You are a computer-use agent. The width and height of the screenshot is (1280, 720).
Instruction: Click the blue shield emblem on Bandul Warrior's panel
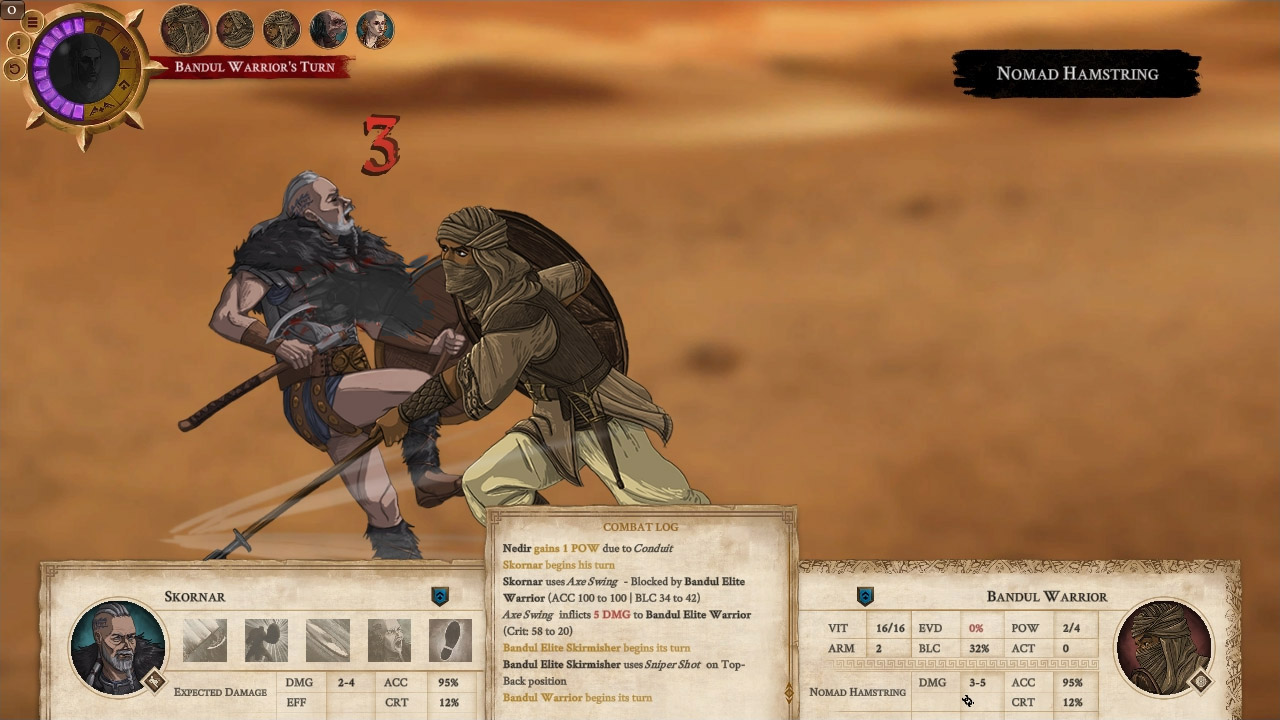(x=865, y=597)
